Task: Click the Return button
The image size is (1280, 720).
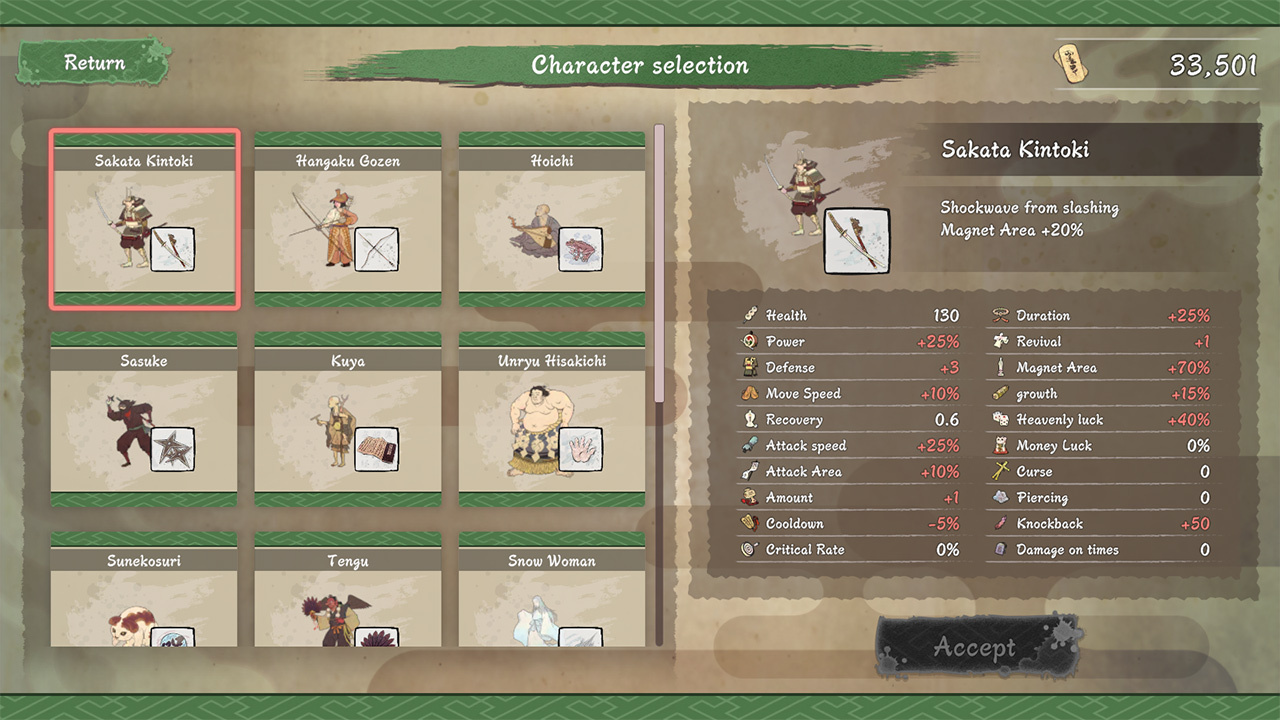Action: 93,62
